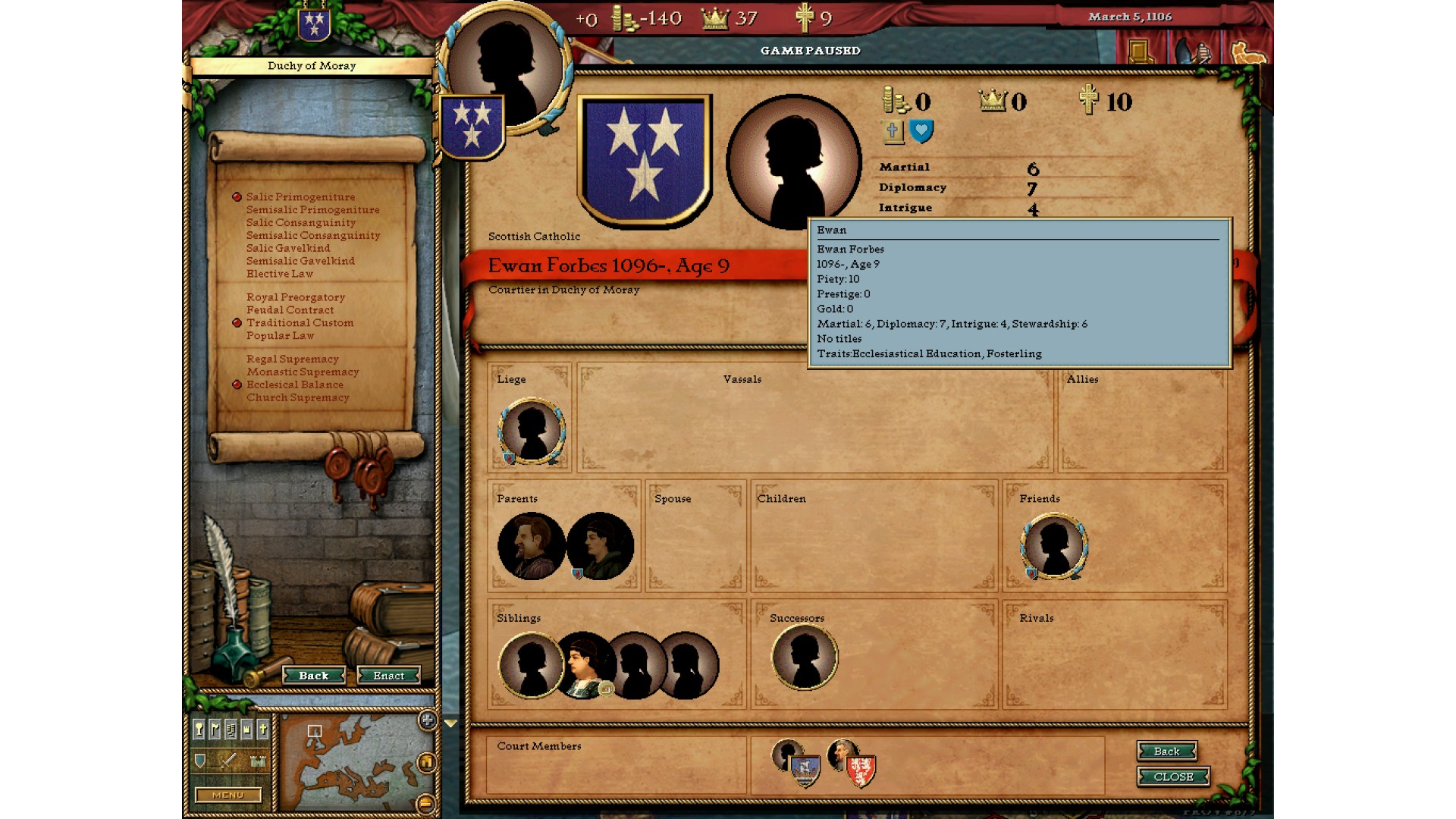Choose Regal Supremacy church law
The width and height of the screenshot is (1456, 819).
click(292, 359)
